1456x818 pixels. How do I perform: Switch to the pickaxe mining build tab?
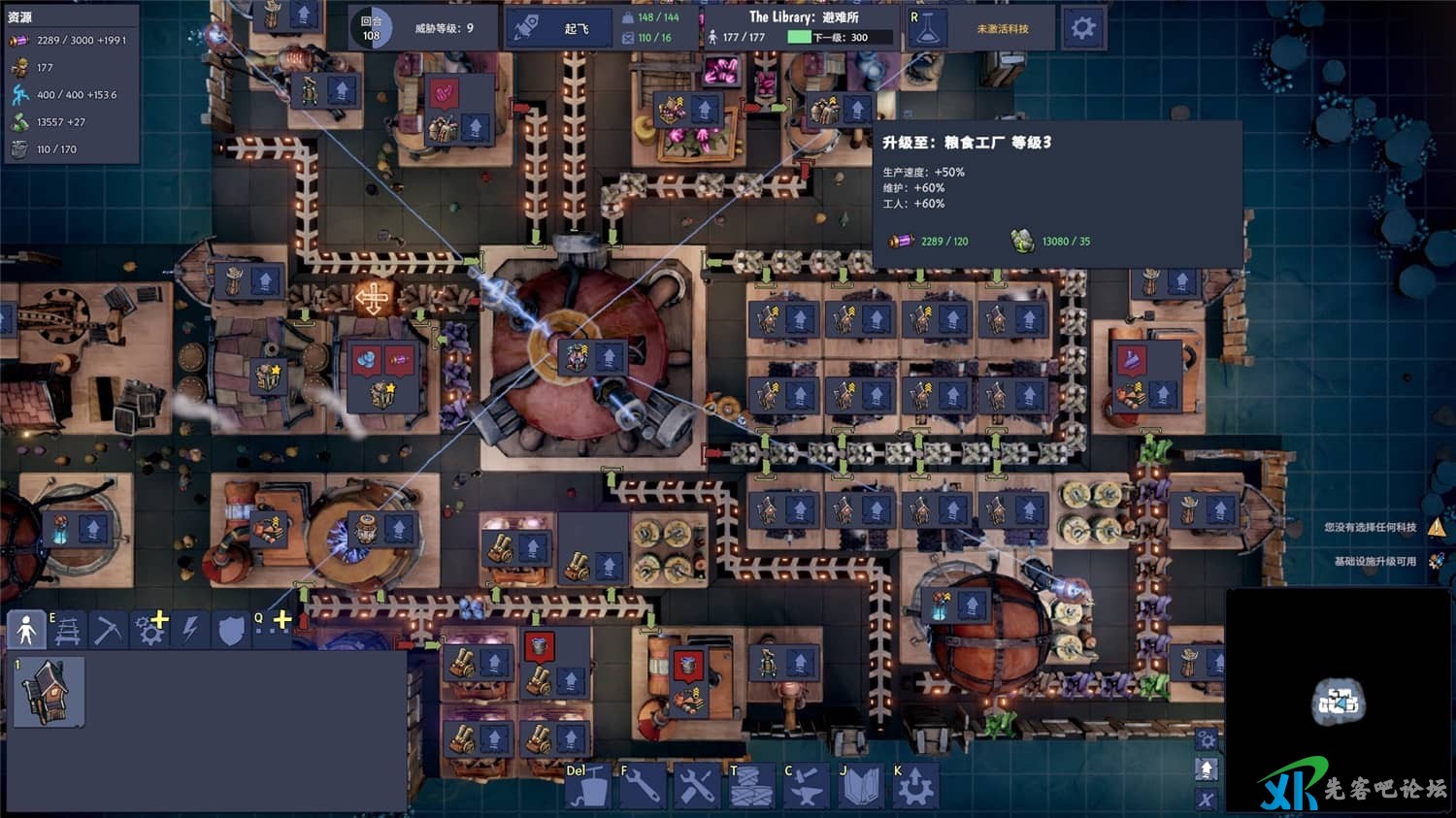click(108, 631)
